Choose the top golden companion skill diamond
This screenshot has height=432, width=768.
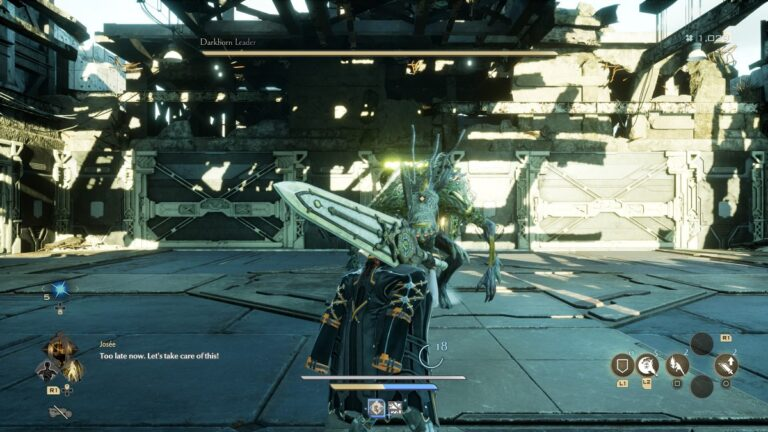coord(59,346)
